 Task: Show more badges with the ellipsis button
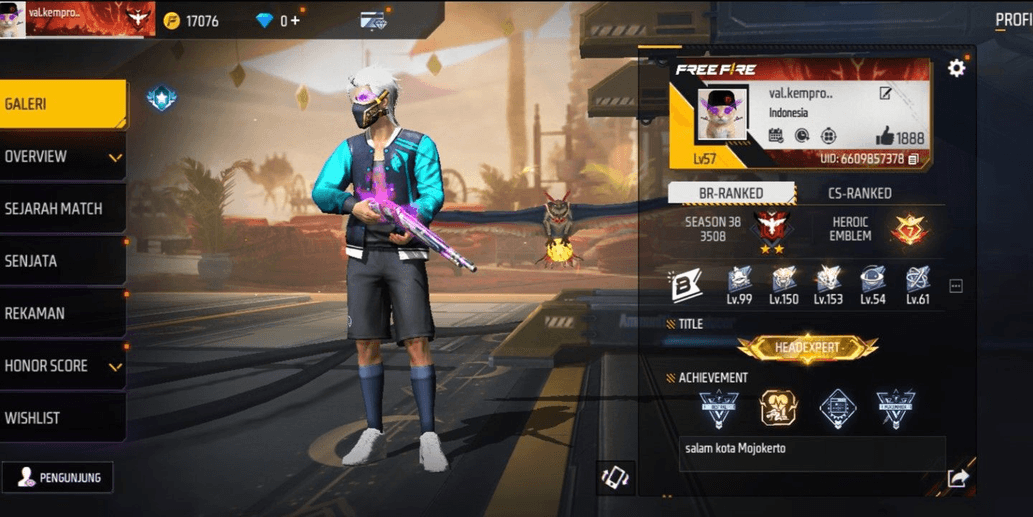pos(955,286)
